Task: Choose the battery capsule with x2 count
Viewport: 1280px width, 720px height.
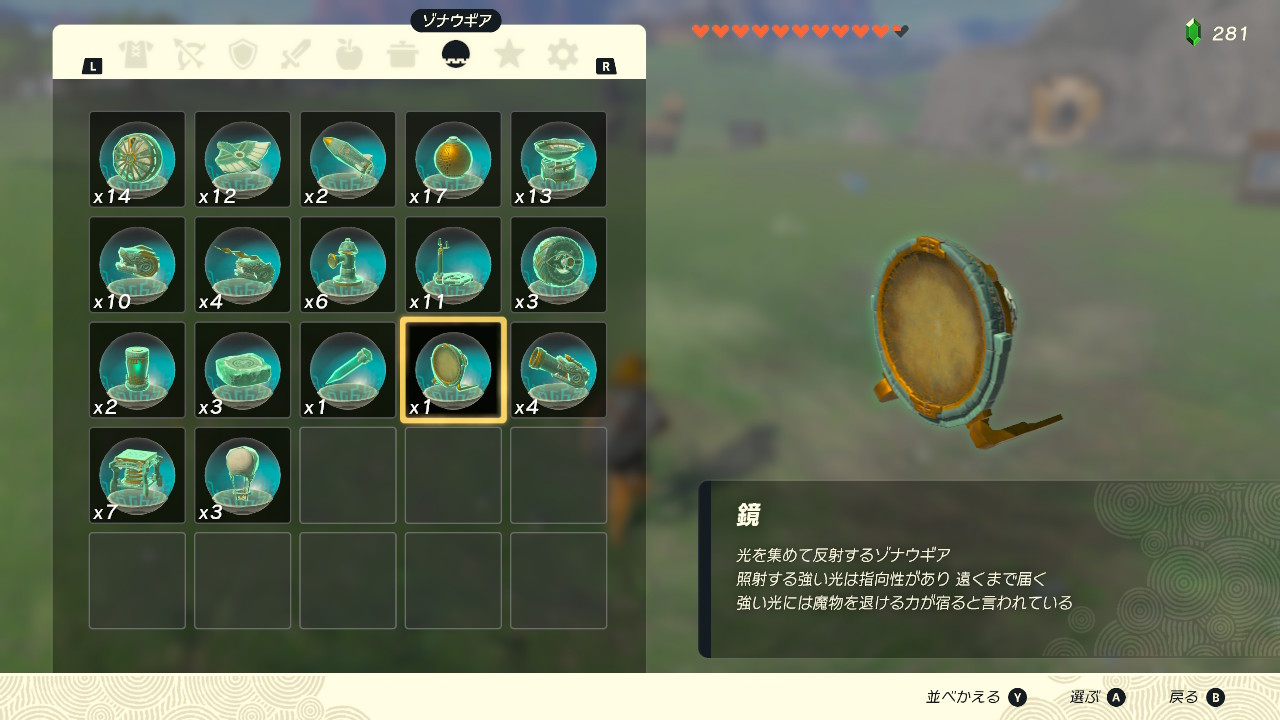Action: point(137,369)
